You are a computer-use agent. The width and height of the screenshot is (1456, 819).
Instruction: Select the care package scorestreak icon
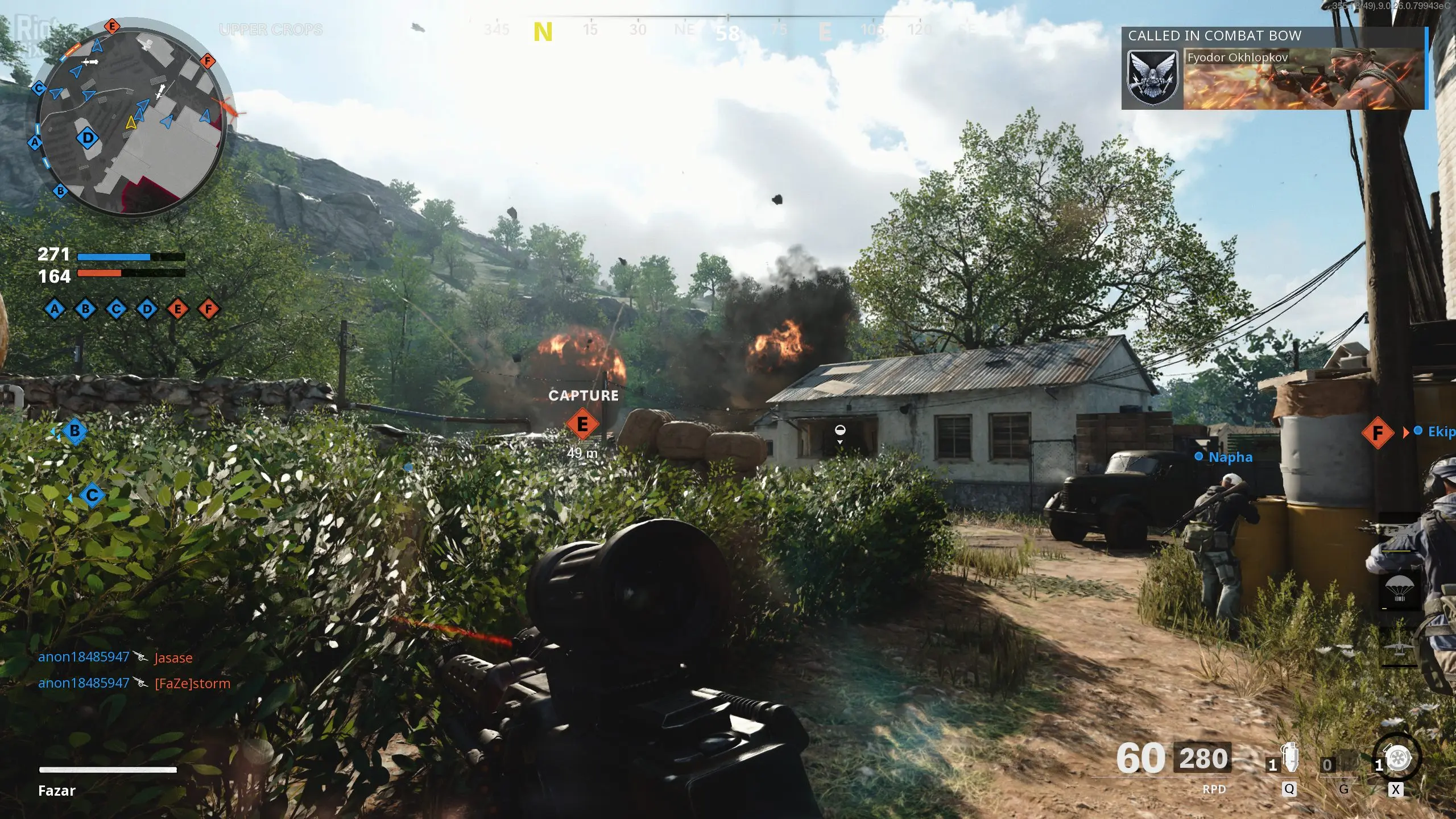click(x=1400, y=590)
